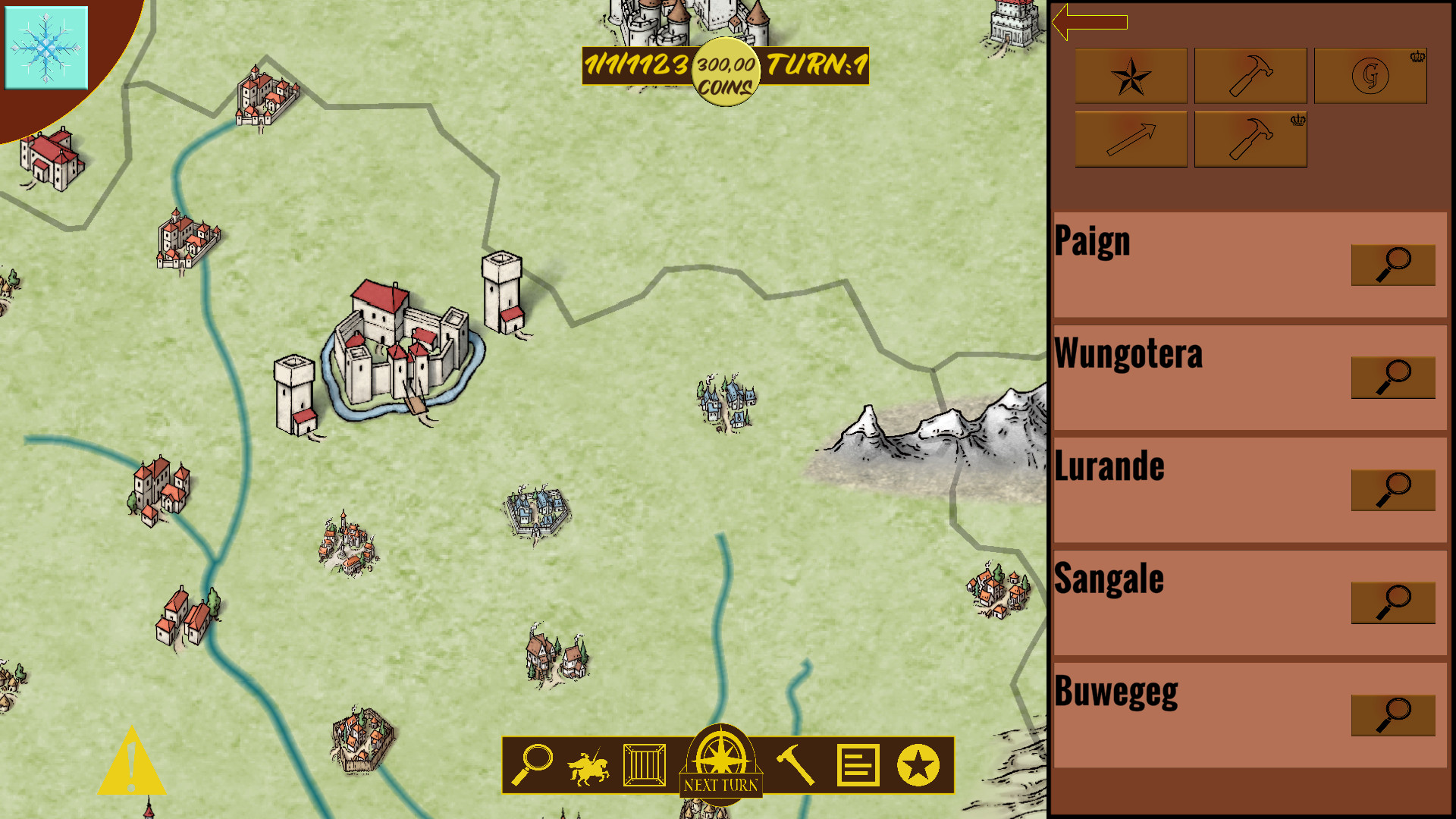Open the cavalry knight icon on bottom toolbar
This screenshot has width=1456, height=819.
[588, 766]
